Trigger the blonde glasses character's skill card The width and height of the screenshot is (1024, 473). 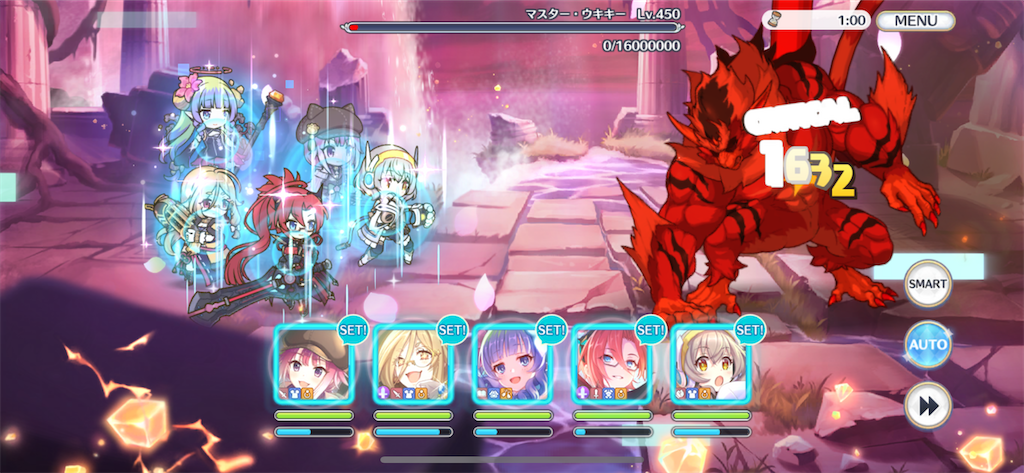[x=412, y=361]
